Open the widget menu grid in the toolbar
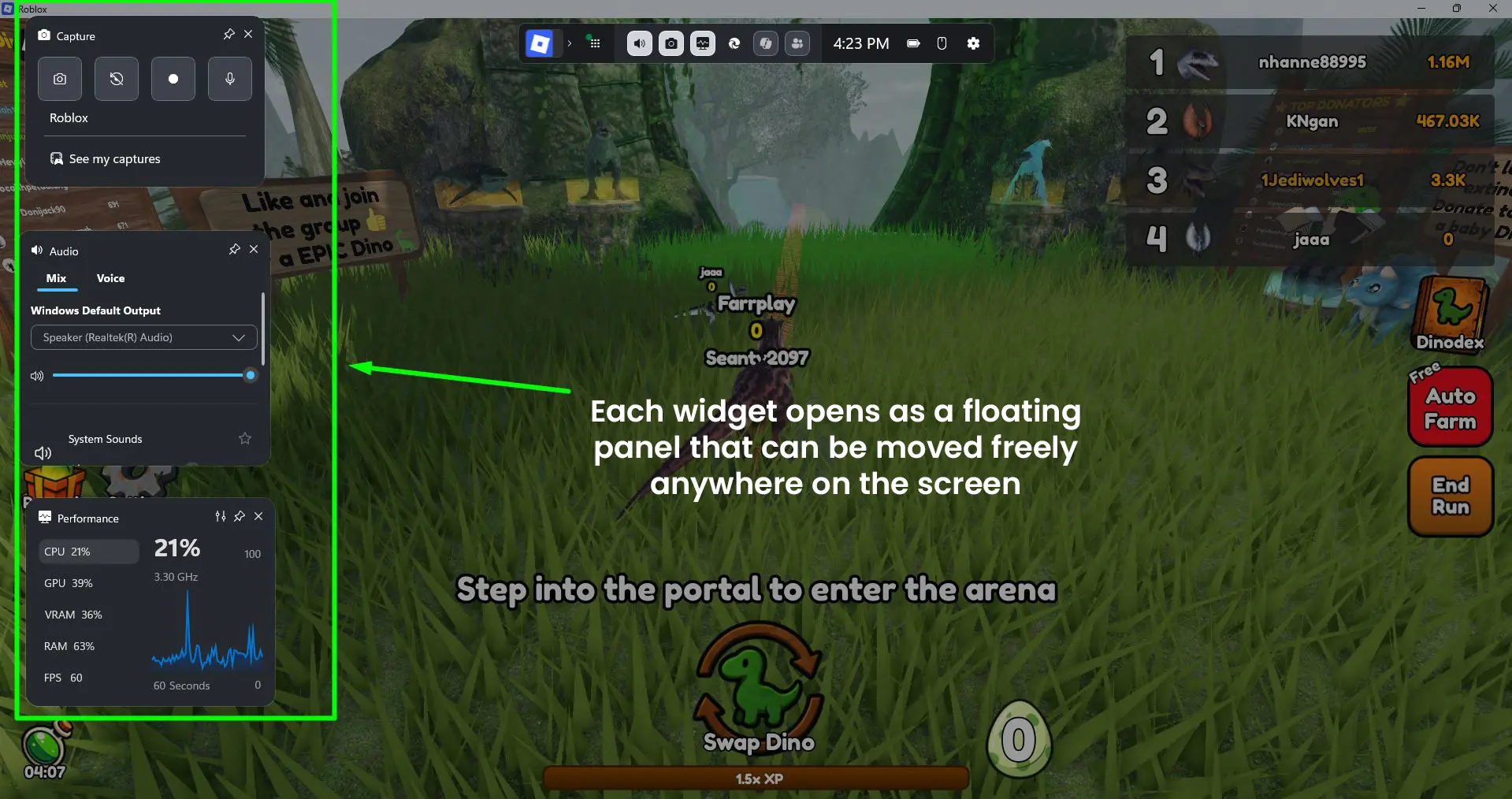Viewport: 1512px width, 799px height. (596, 43)
